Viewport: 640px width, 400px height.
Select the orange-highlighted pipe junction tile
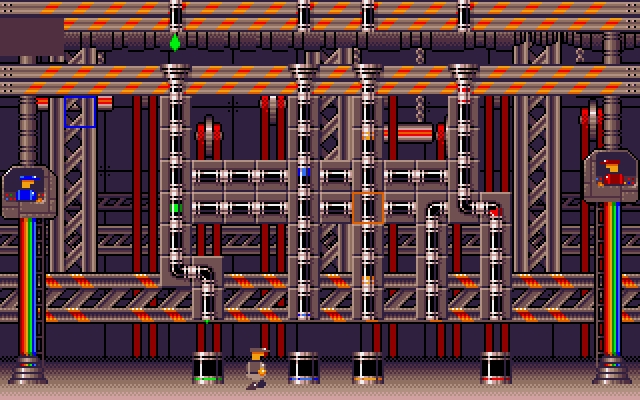point(367,208)
